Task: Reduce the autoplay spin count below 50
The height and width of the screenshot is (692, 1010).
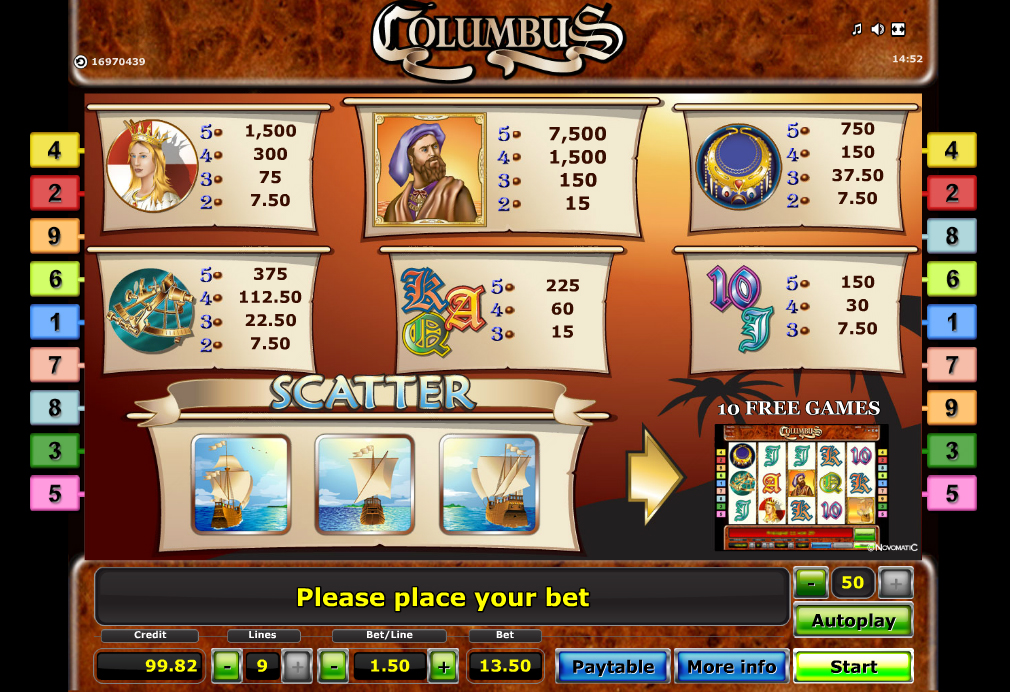Action: coord(811,583)
